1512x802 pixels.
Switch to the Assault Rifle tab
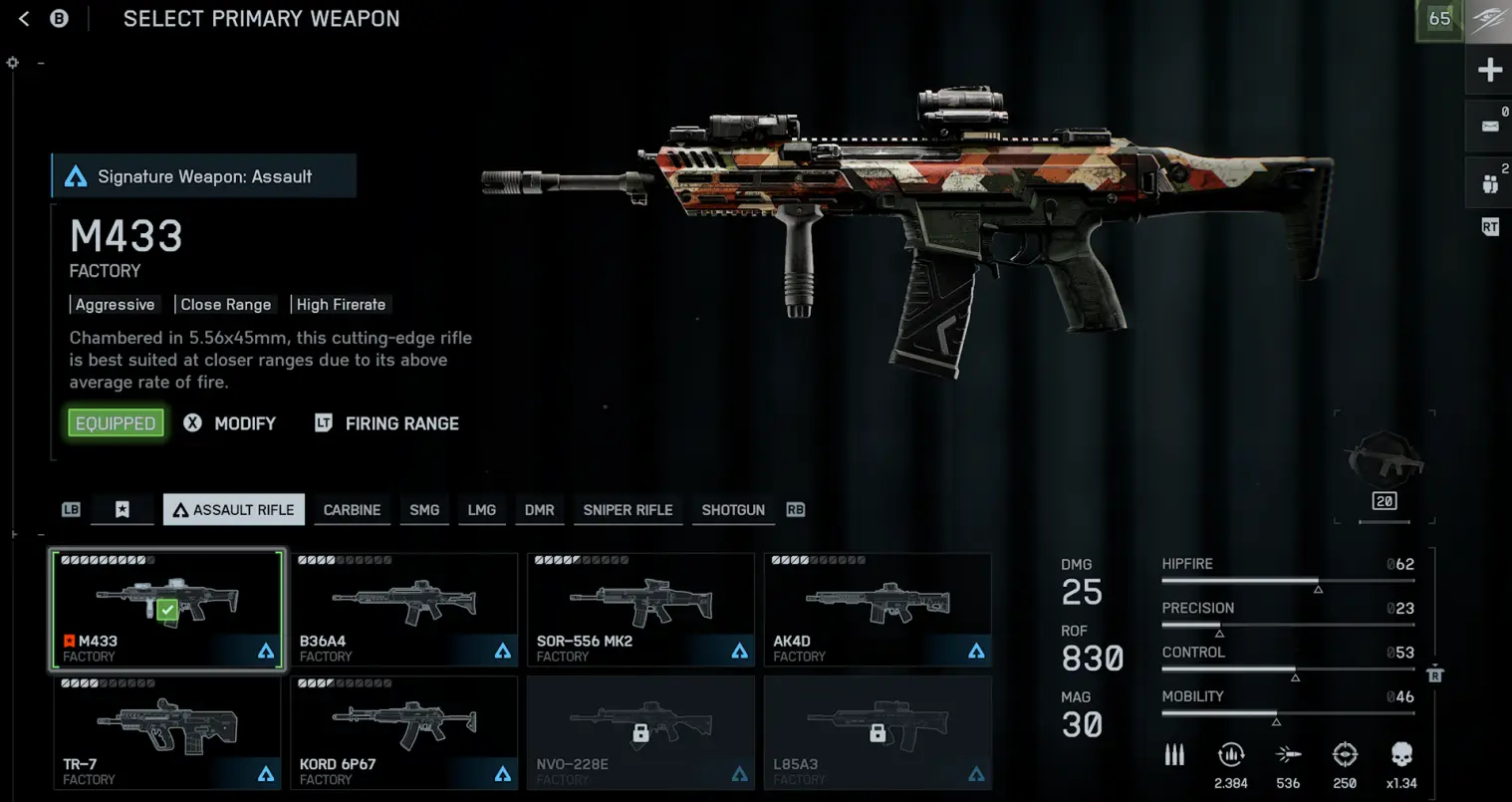234,510
